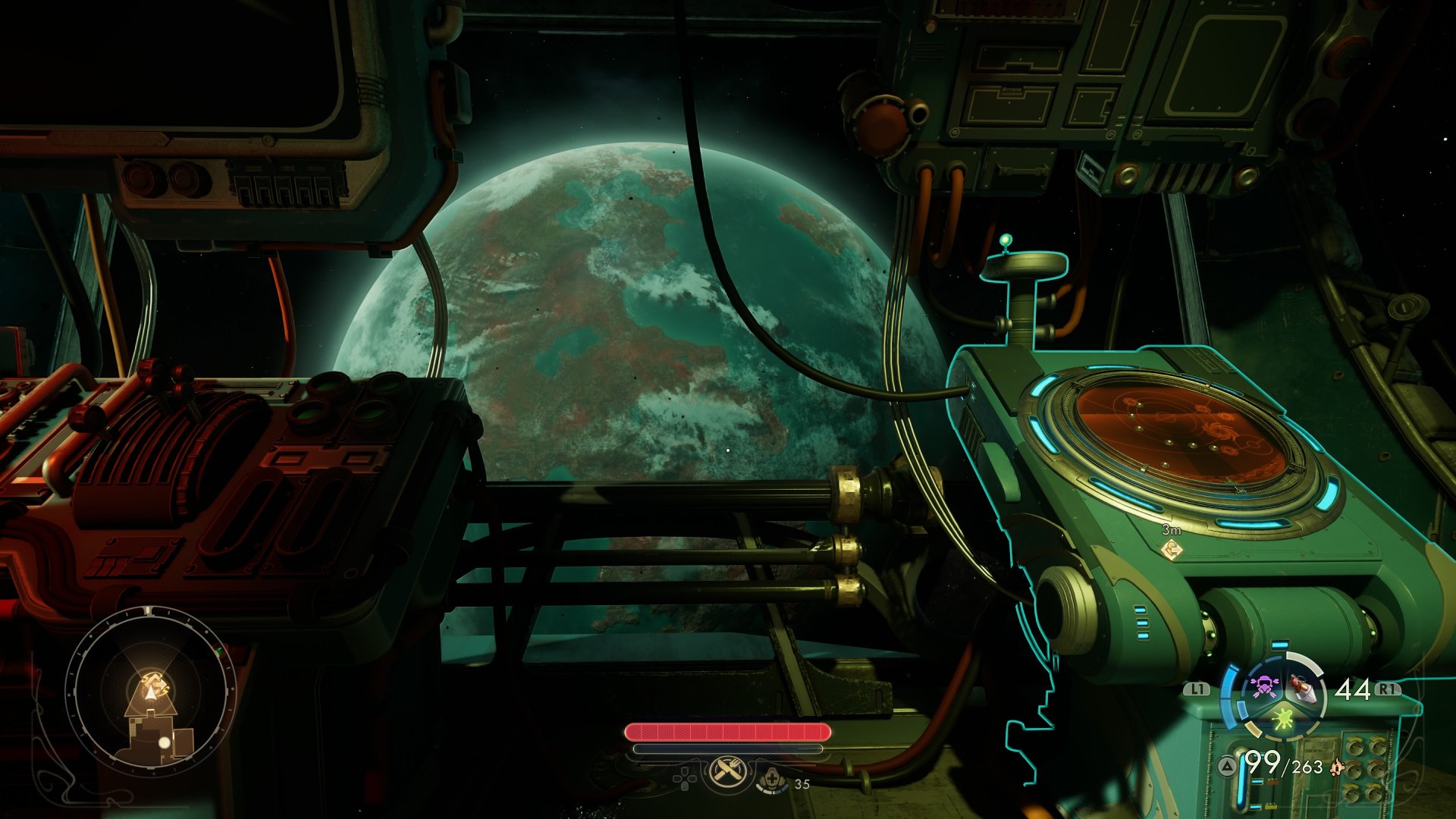Screen dimensions: 1456x819
Task: Click the R1 shoulder button prompt
Action: 1387,688
